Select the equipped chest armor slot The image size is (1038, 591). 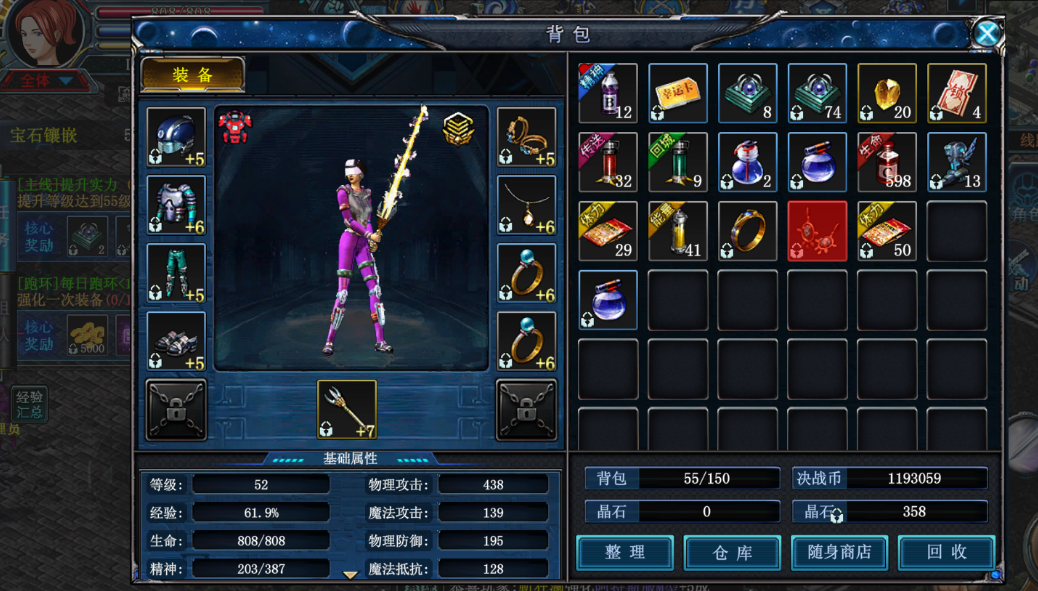[x=176, y=205]
